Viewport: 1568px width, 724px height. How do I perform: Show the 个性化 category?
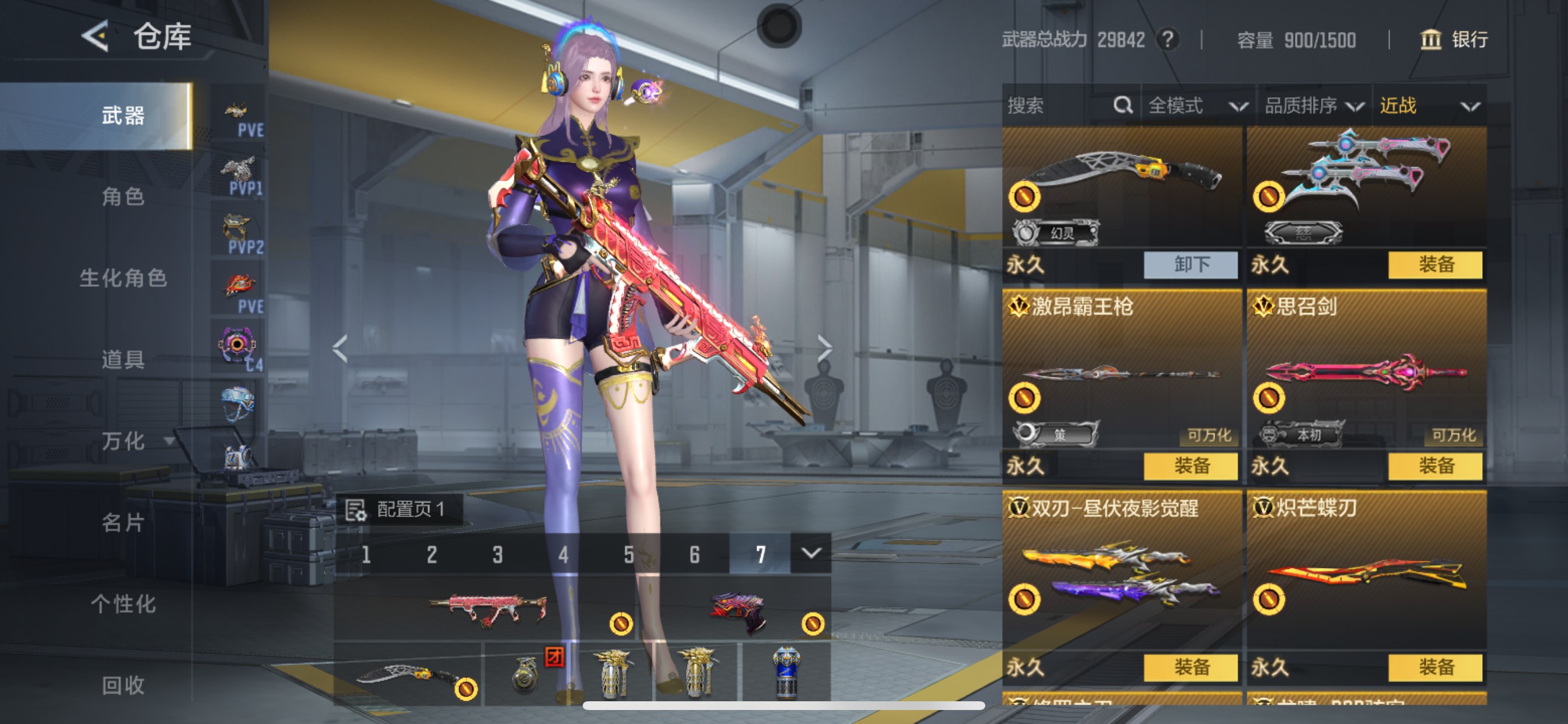123,604
